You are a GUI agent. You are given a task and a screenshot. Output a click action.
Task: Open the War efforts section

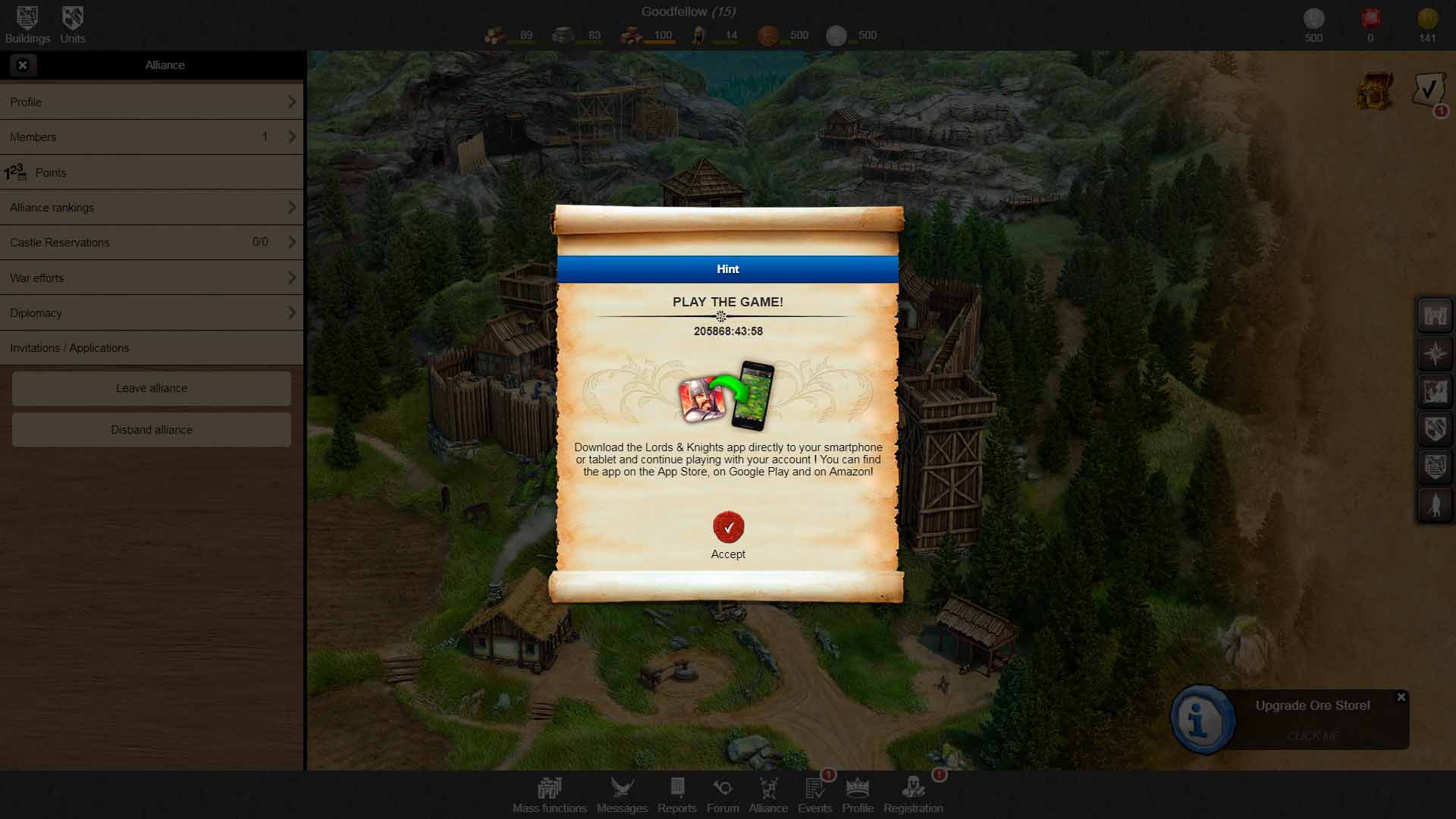(x=152, y=278)
